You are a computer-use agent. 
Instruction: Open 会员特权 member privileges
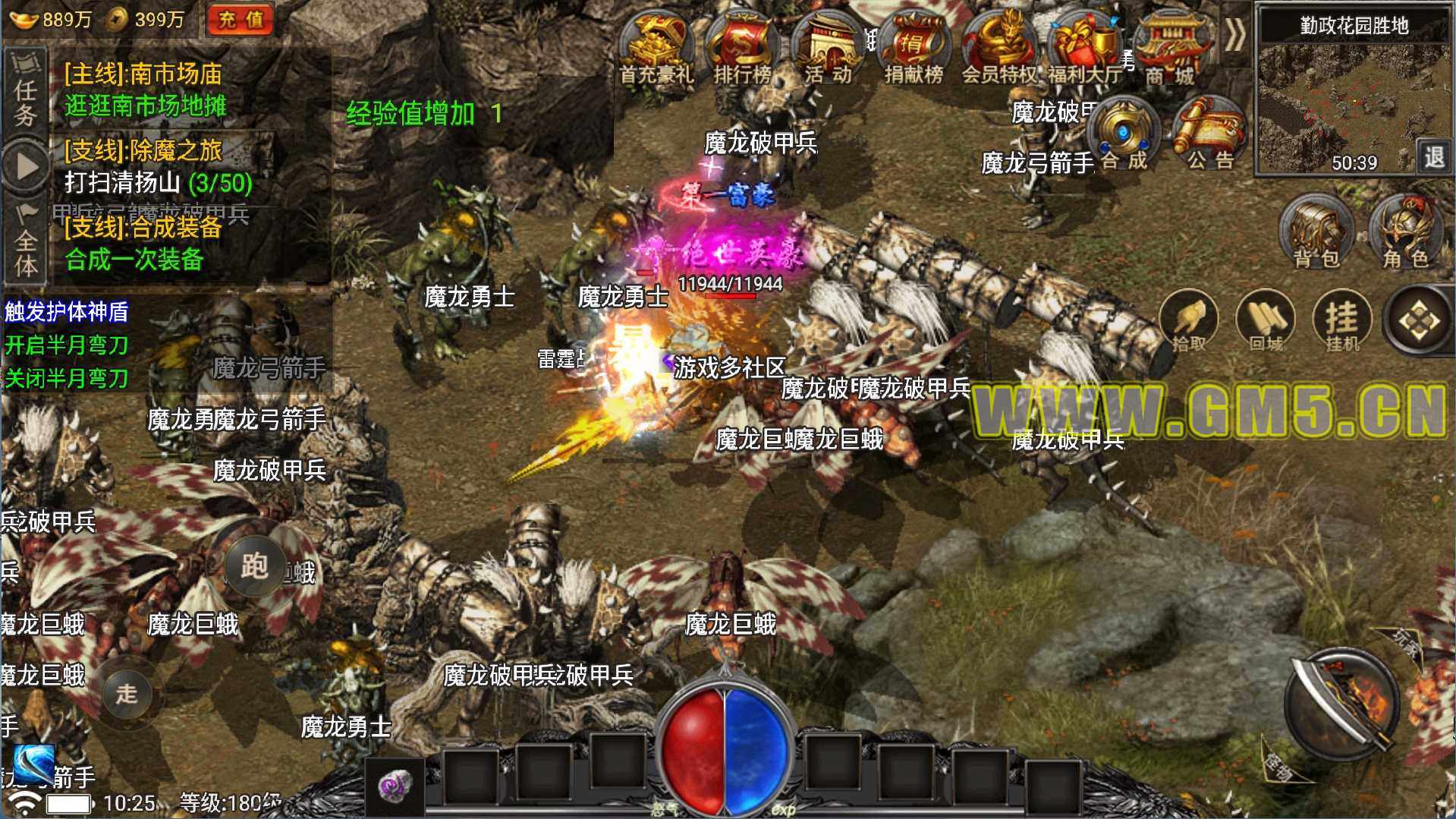tap(999, 49)
